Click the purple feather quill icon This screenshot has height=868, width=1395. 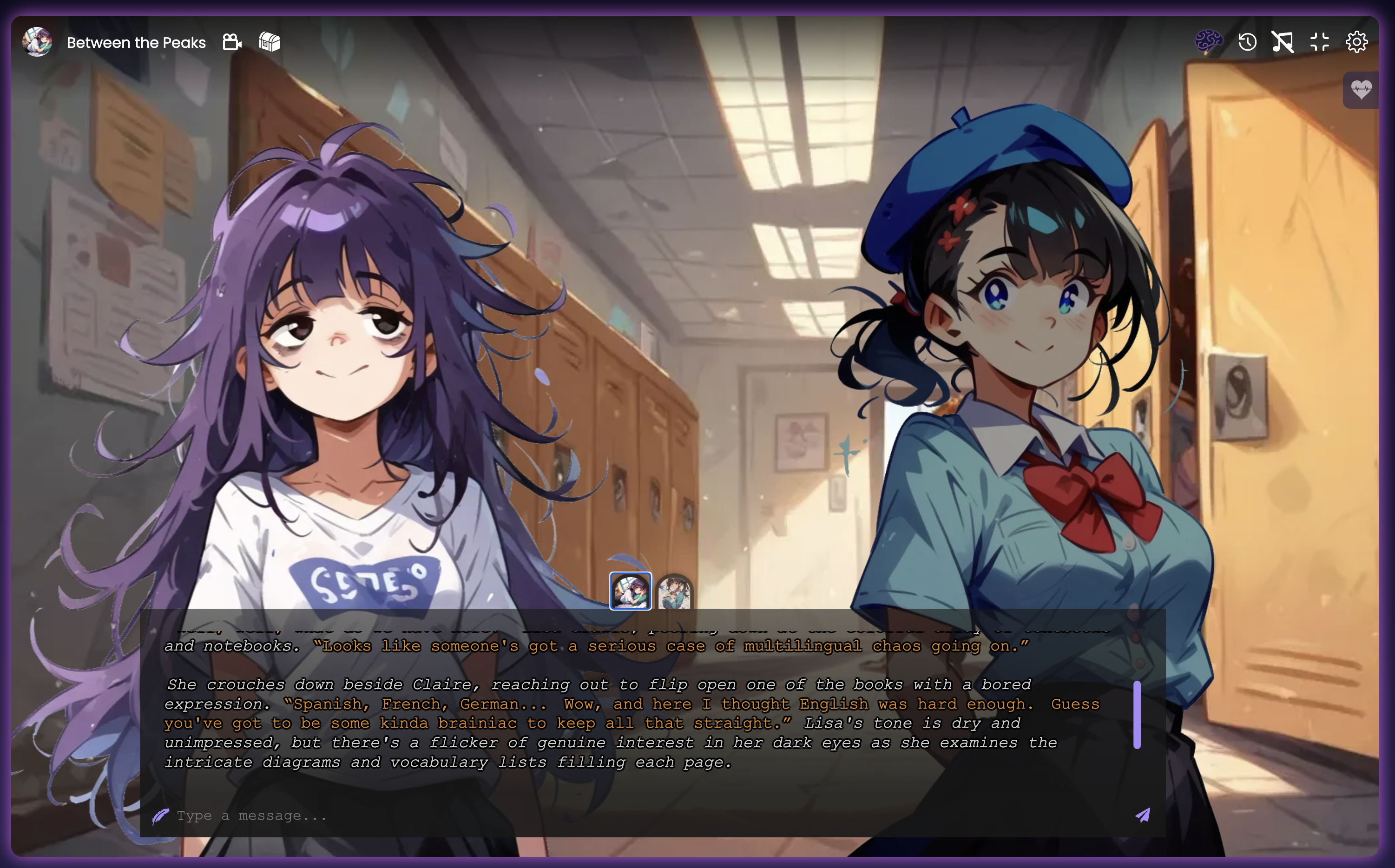click(160, 816)
